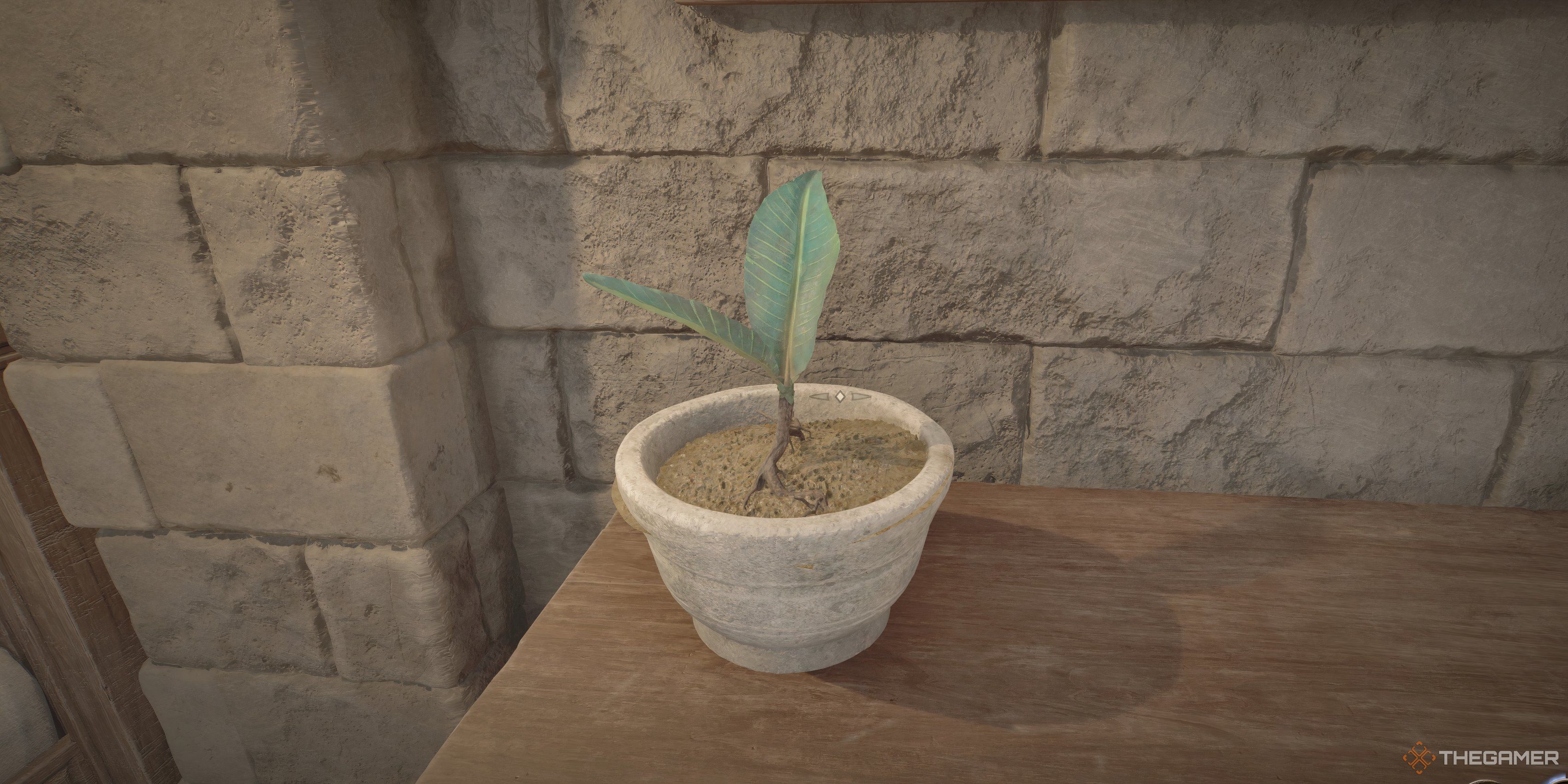The image size is (1568, 784).
Task: Cycle left using the diamond selector widget
Action: [820, 398]
